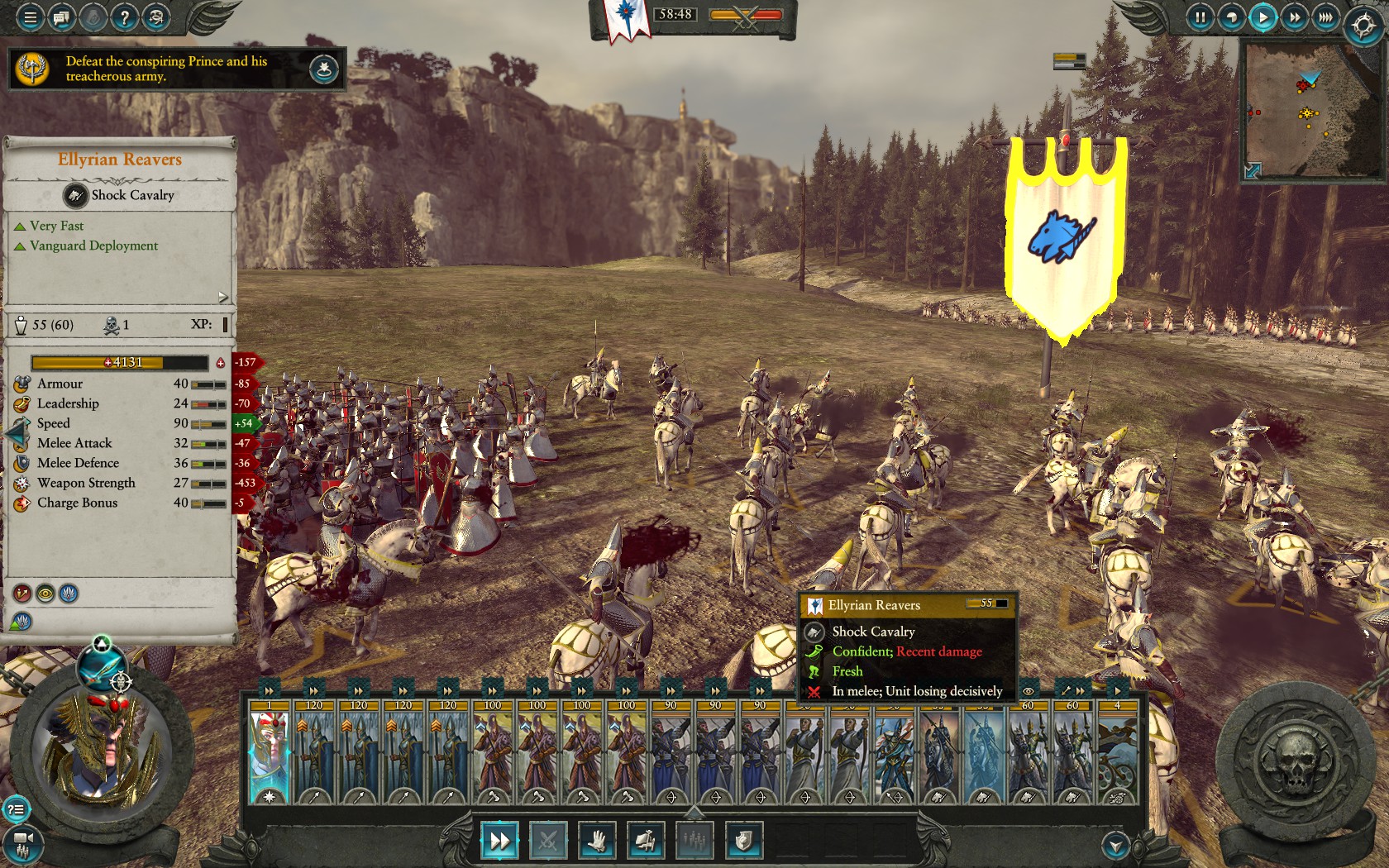Set battle to normal play speed
This screenshot has height=868, width=1389.
(1263, 17)
